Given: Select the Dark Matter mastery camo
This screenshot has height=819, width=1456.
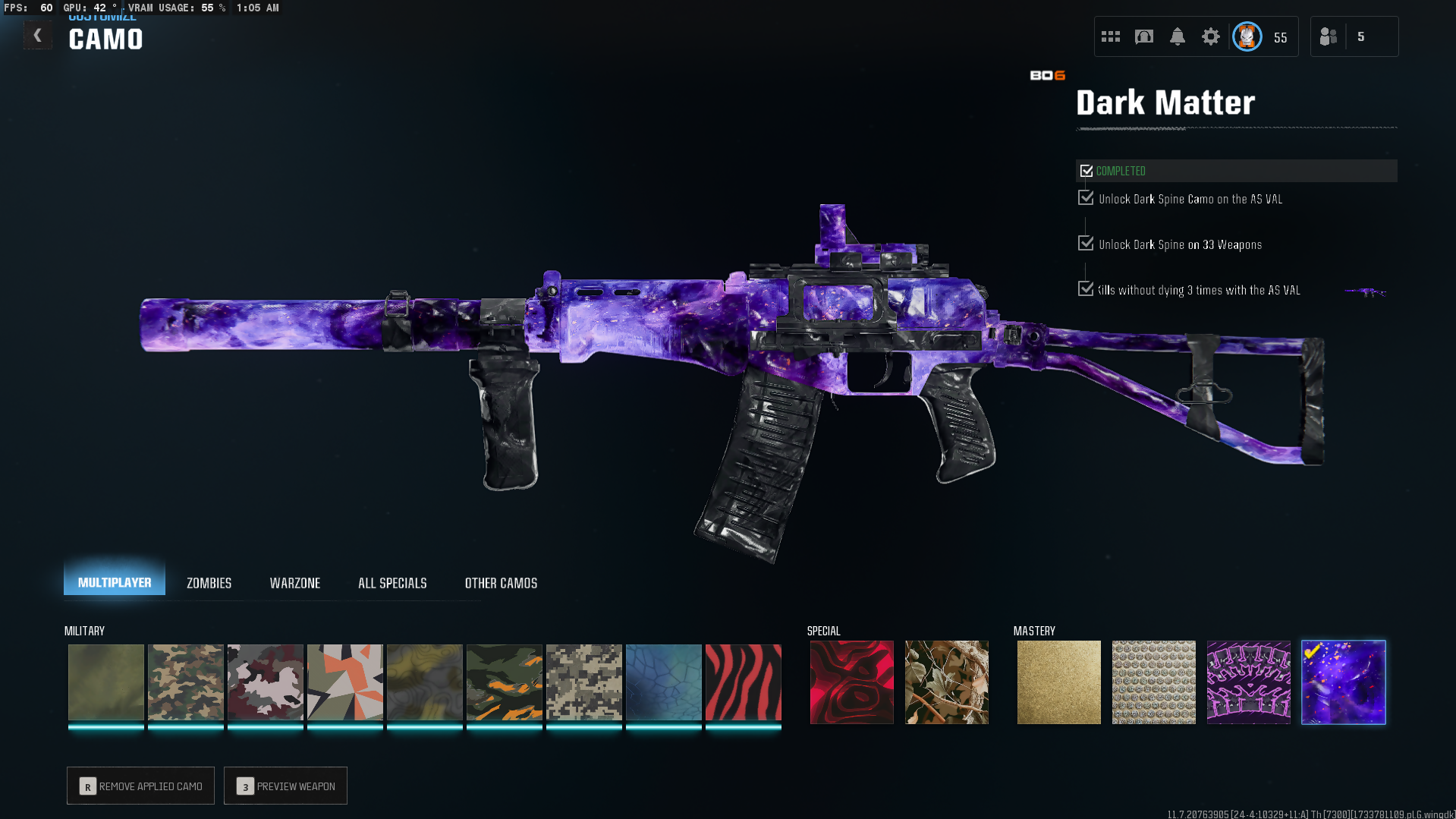Looking at the screenshot, I should [x=1343, y=682].
